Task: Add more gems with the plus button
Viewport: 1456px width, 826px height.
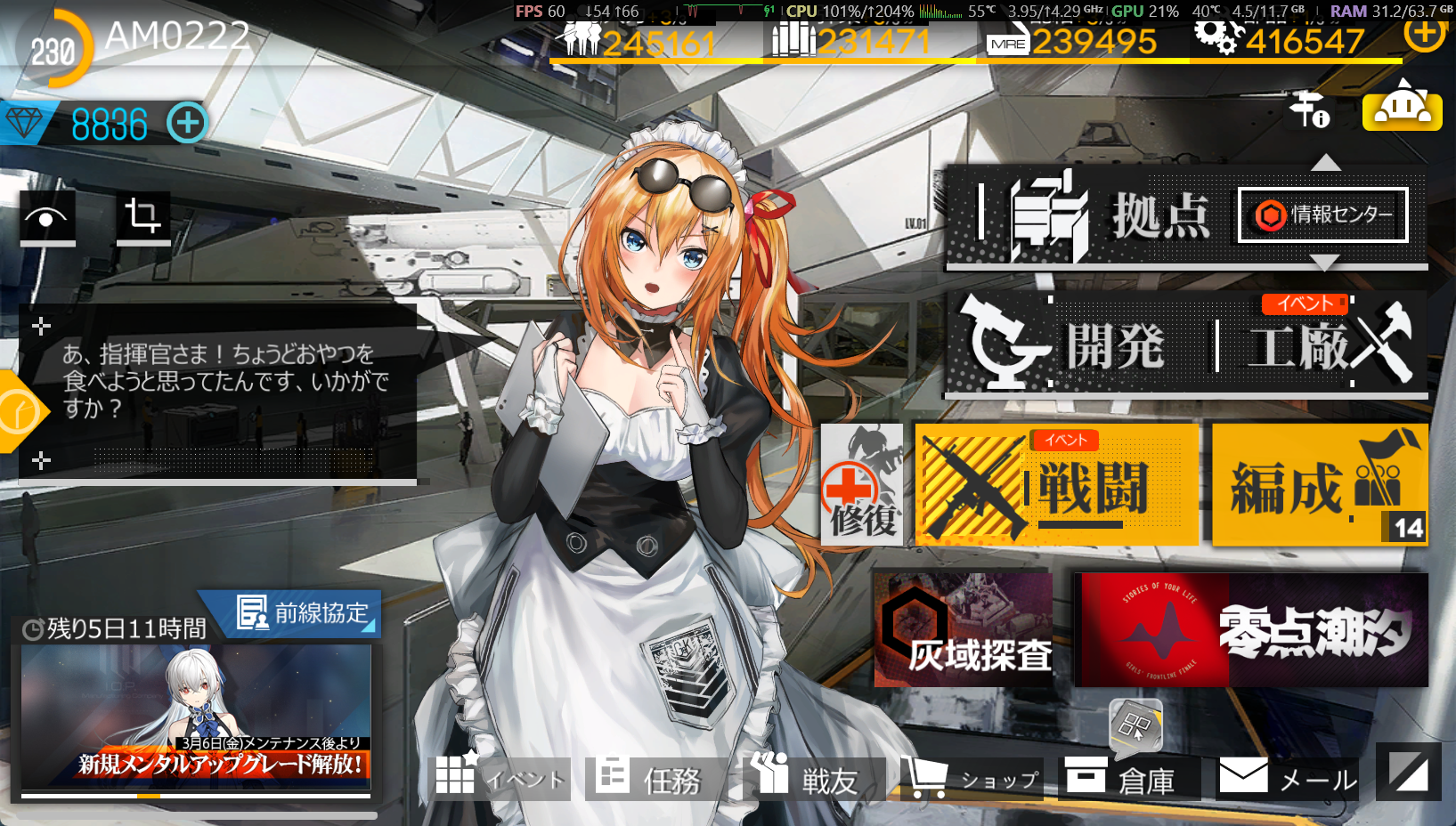Action: click(187, 123)
